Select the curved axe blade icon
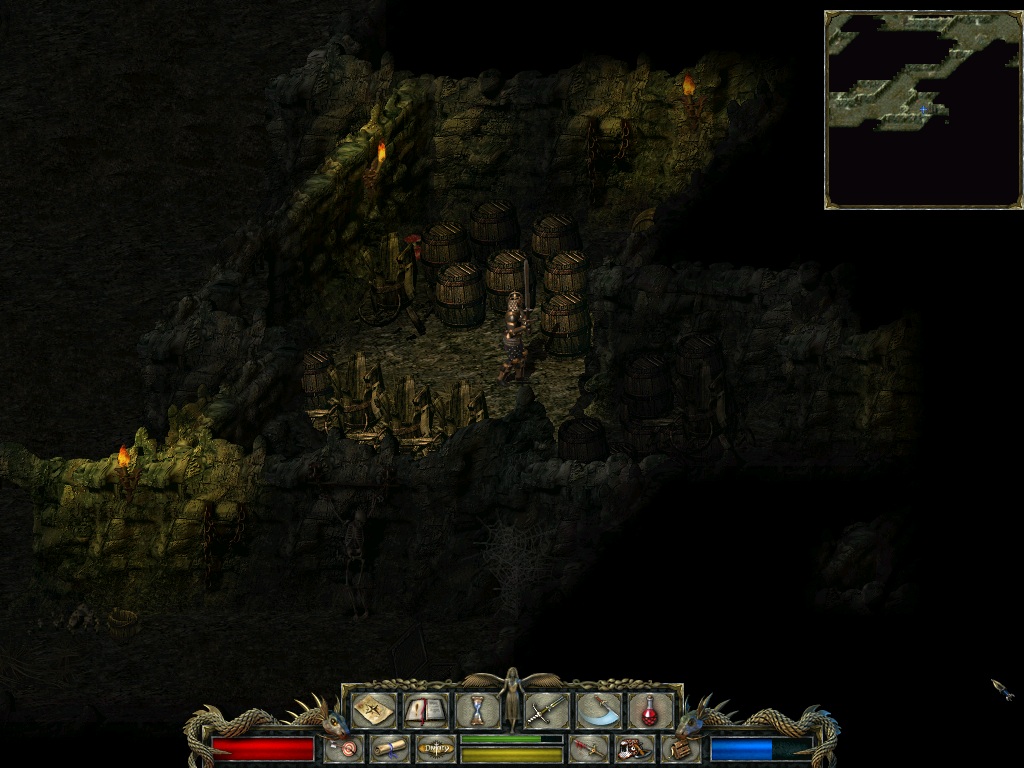The image size is (1024, 768). pos(598,711)
